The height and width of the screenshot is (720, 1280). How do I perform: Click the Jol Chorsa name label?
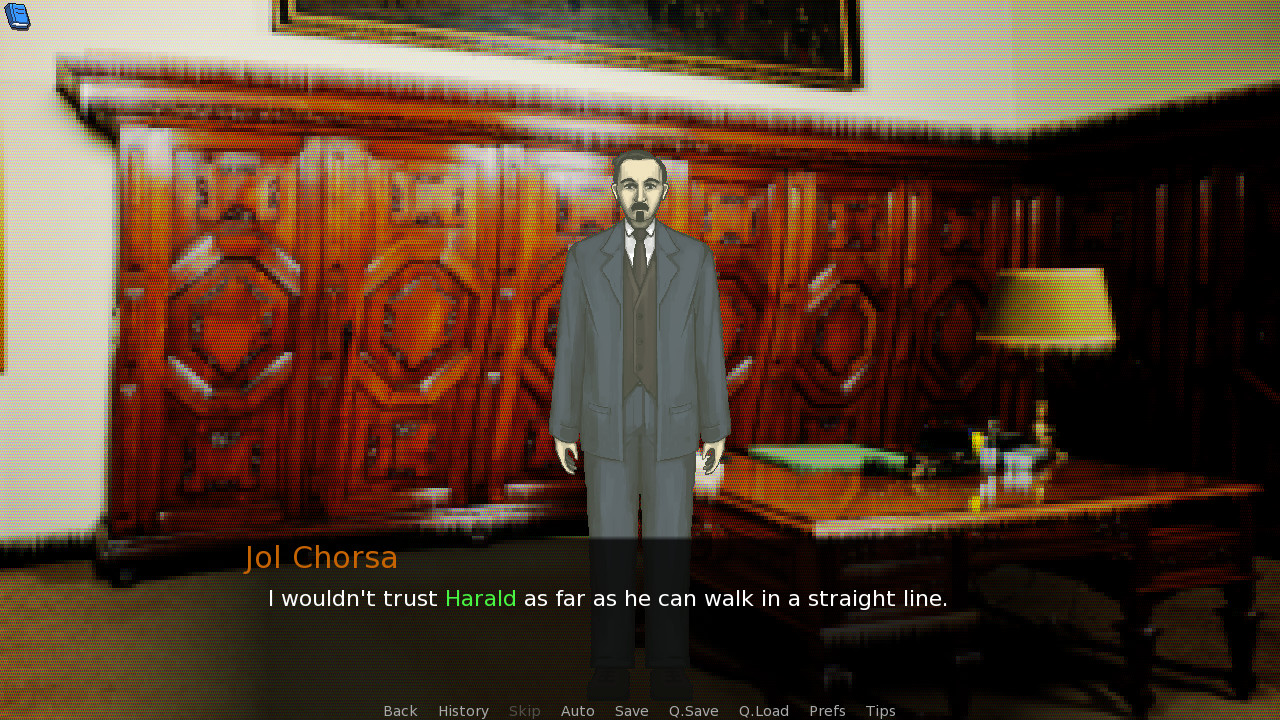[x=321, y=557]
